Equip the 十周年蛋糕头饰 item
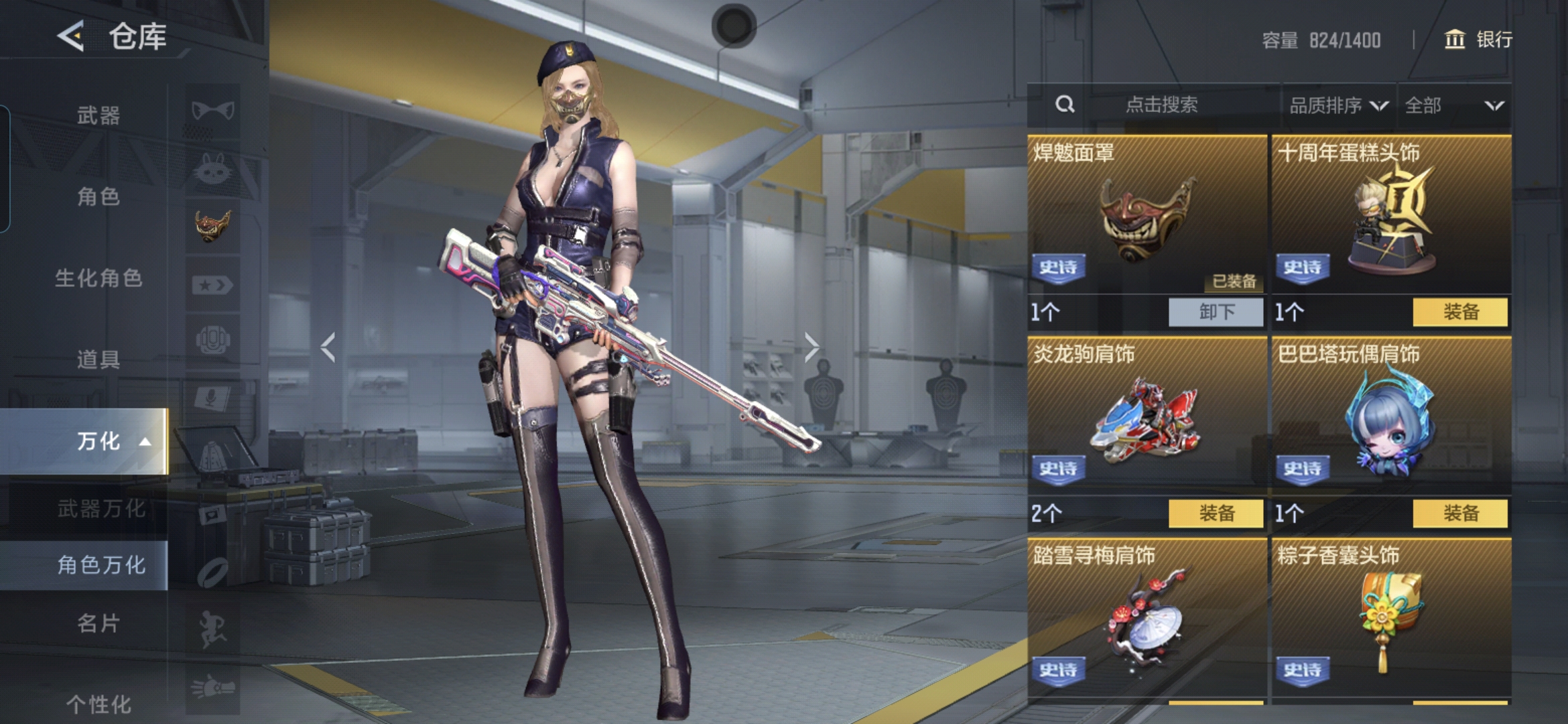The height and width of the screenshot is (724, 1568). coord(1460,312)
